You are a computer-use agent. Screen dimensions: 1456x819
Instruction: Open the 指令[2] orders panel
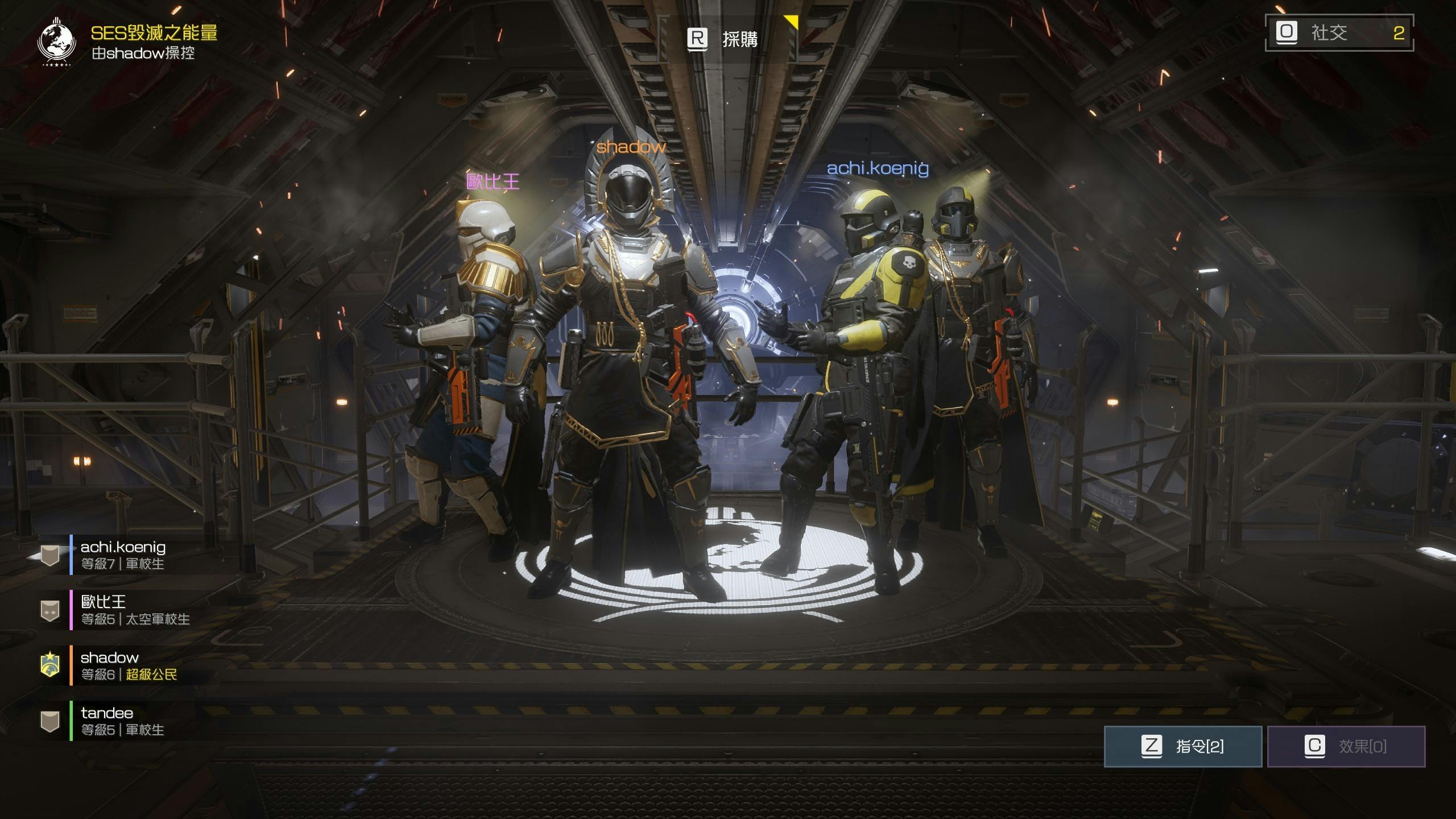(1183, 746)
